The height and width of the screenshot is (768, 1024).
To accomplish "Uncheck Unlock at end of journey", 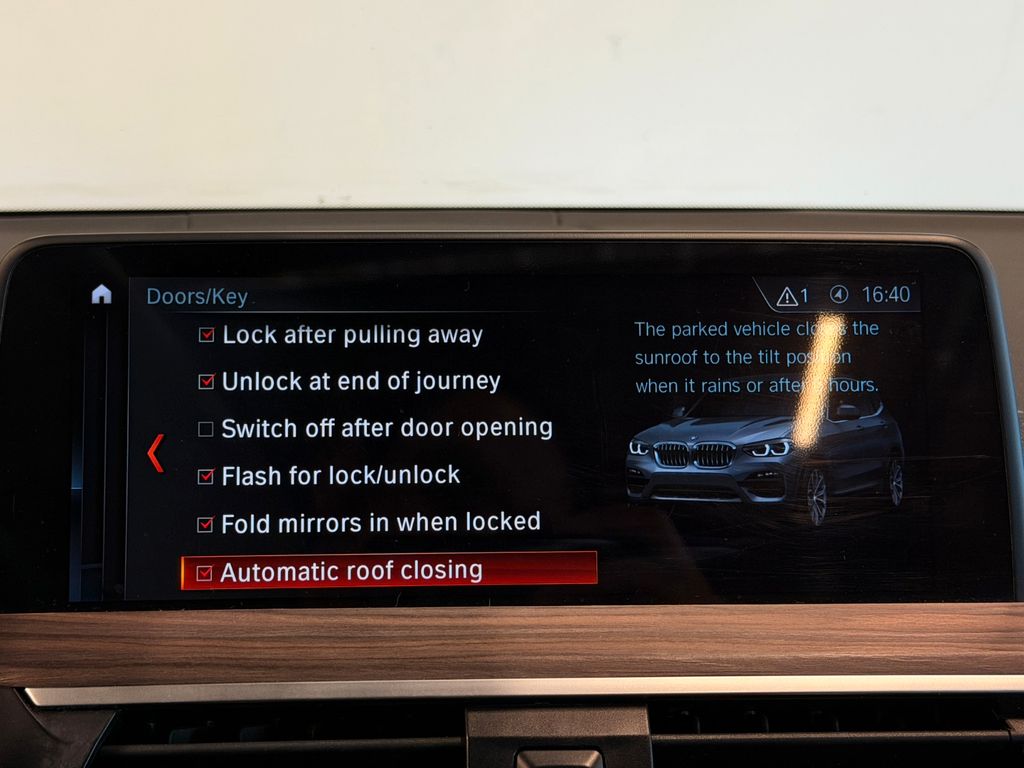I will pyautogui.click(x=207, y=381).
